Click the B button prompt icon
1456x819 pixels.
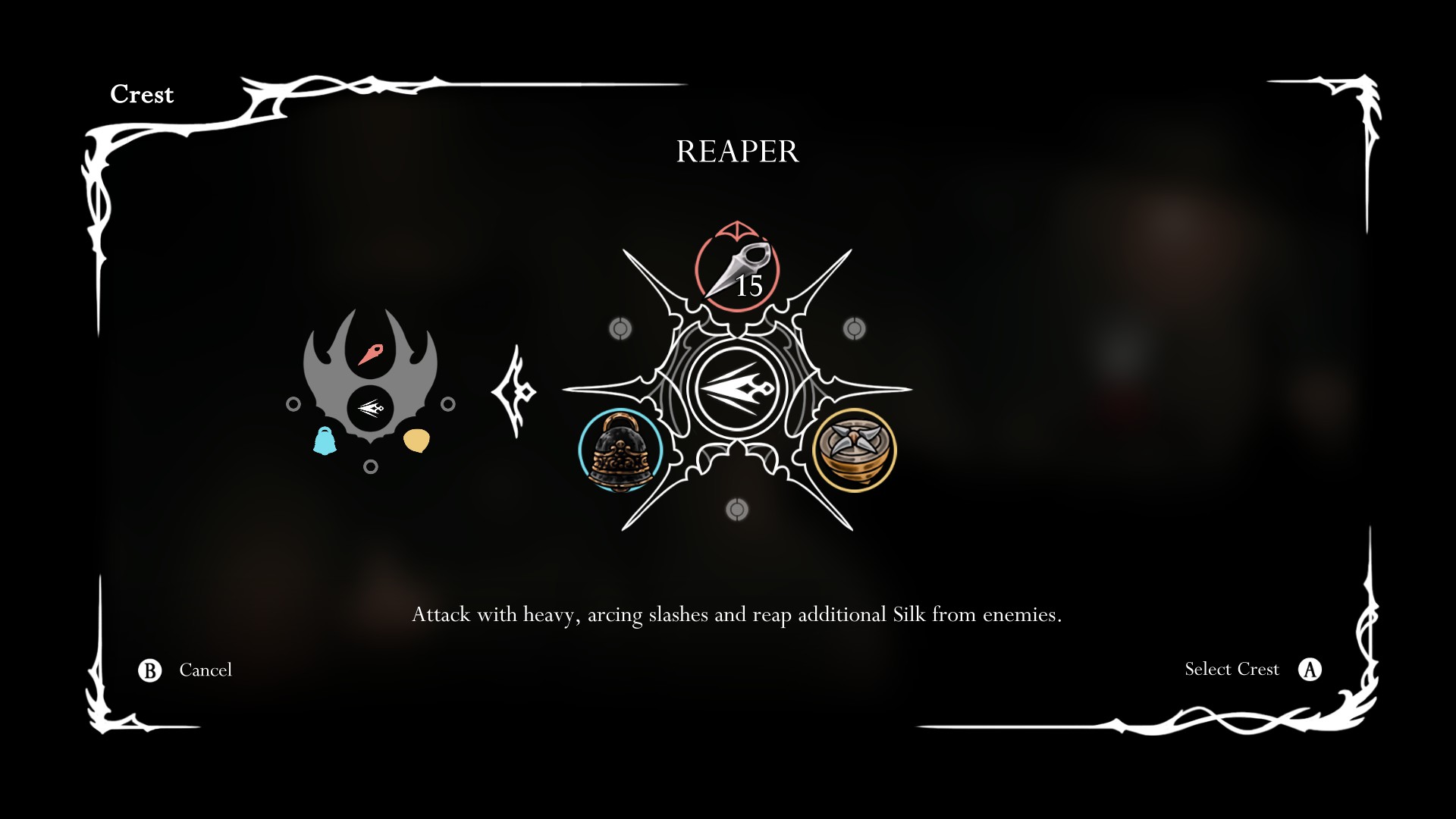[x=149, y=670]
